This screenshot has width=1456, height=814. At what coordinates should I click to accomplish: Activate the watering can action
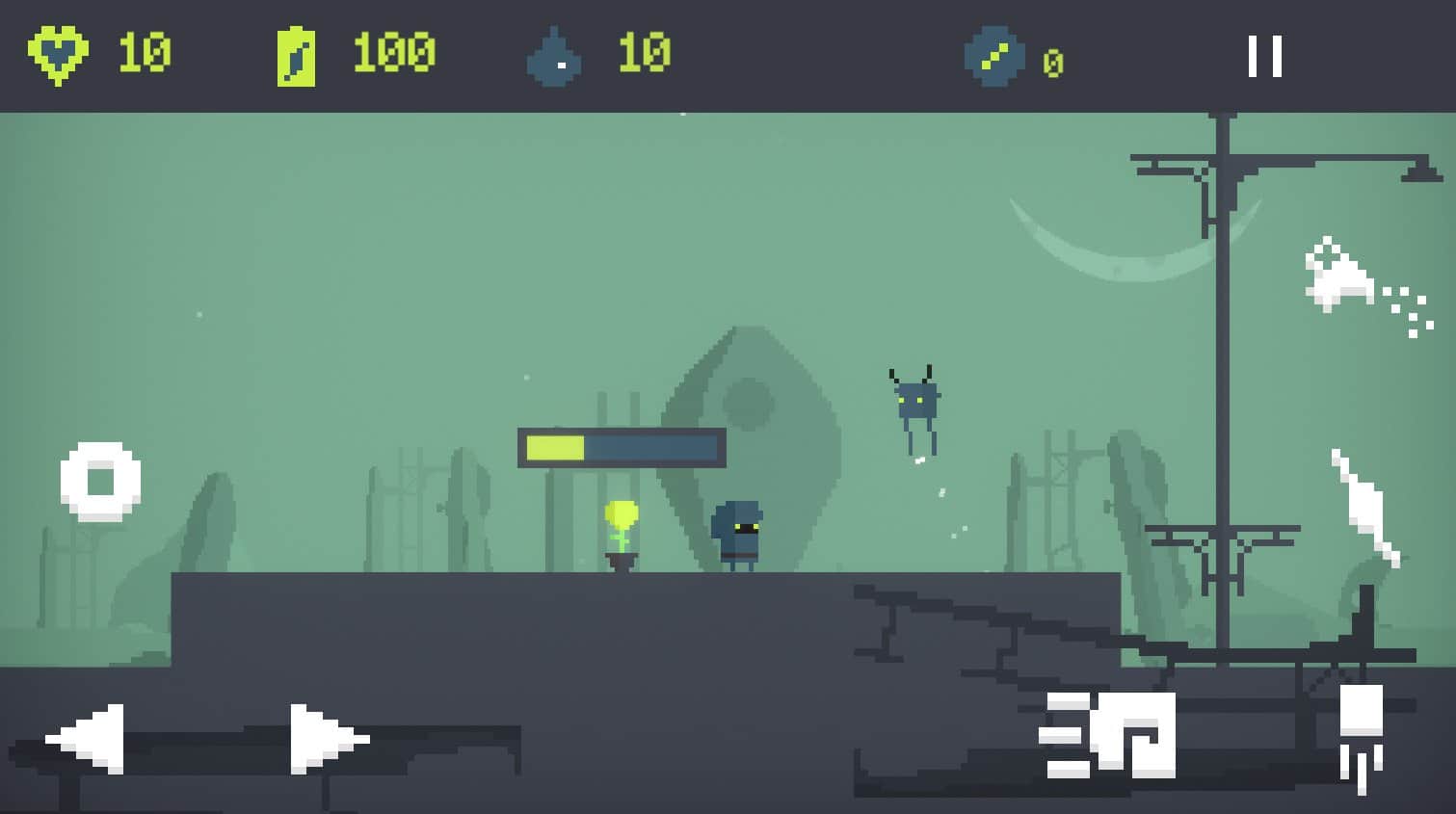click(x=1361, y=282)
